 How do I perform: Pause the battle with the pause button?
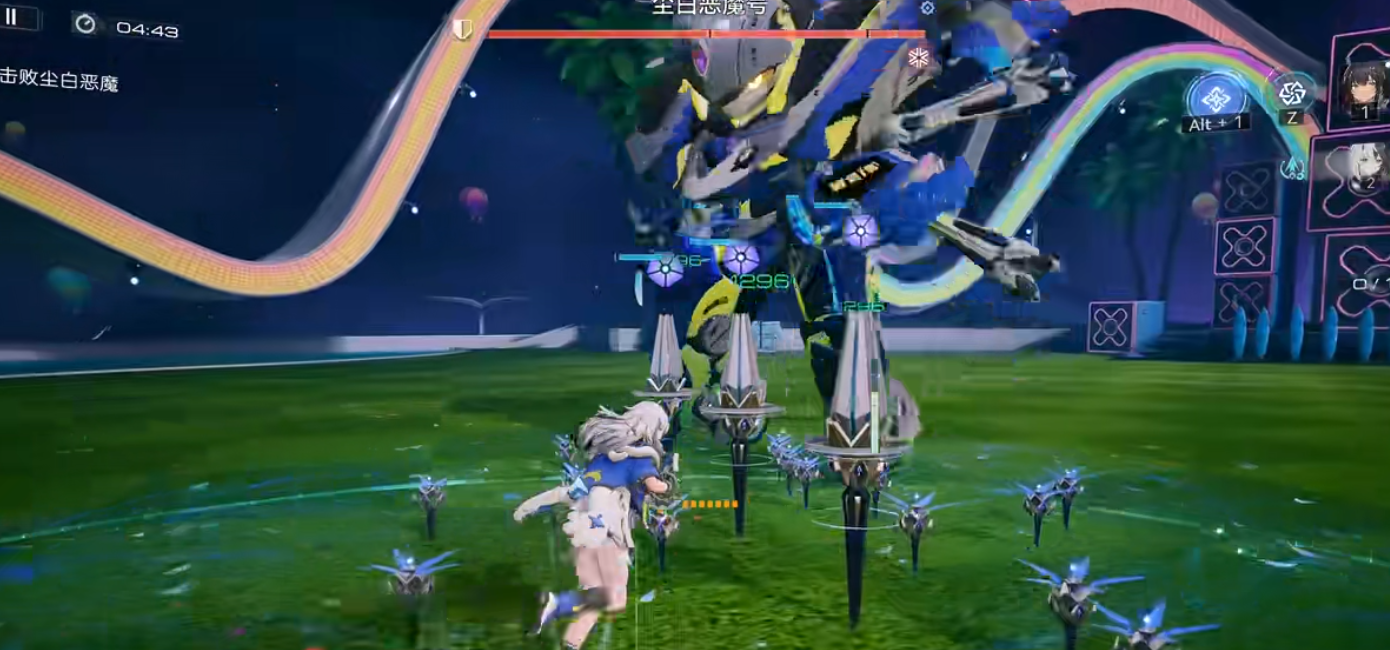(x=12, y=17)
